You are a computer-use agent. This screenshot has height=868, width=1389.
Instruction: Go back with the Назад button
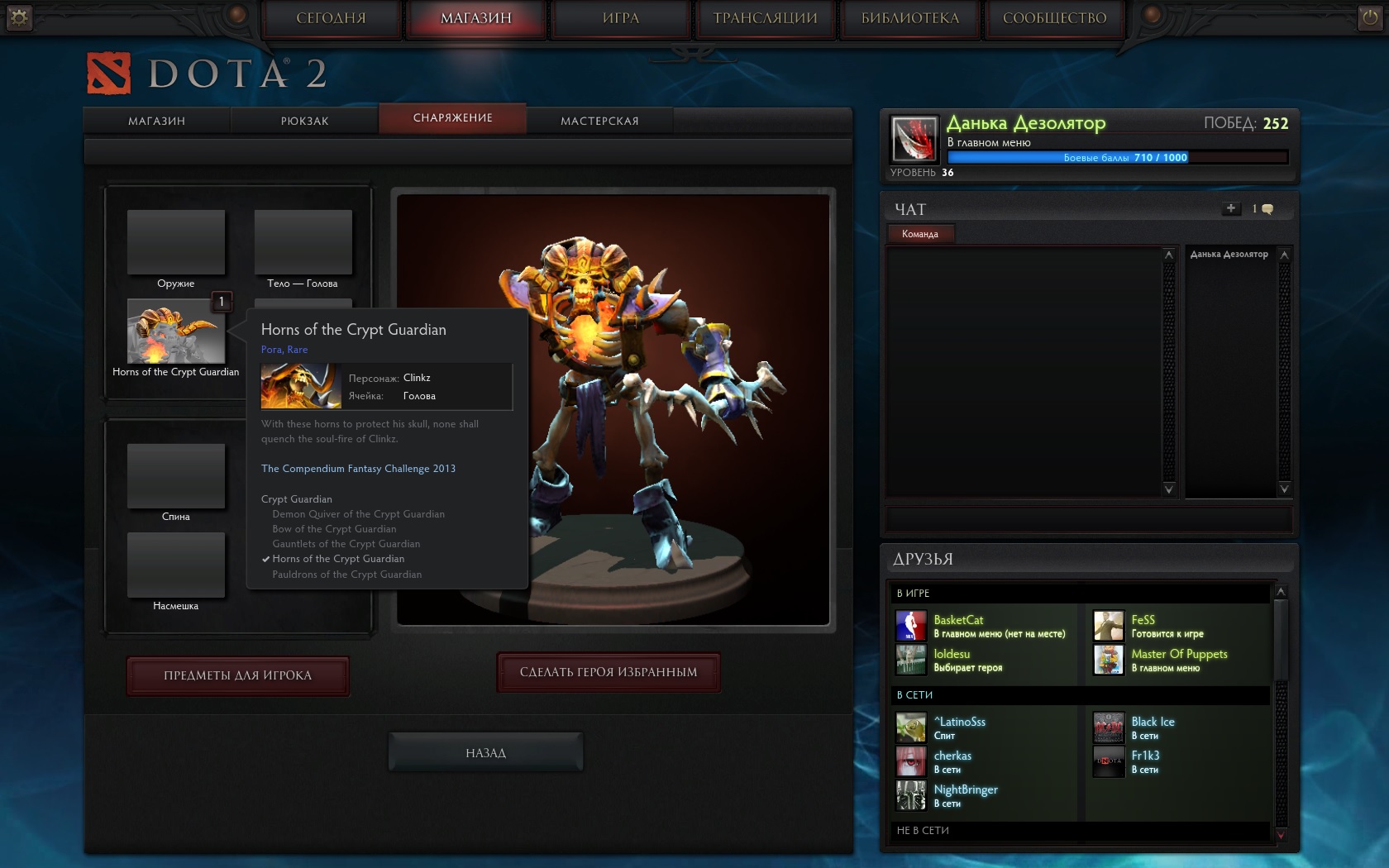pos(485,752)
